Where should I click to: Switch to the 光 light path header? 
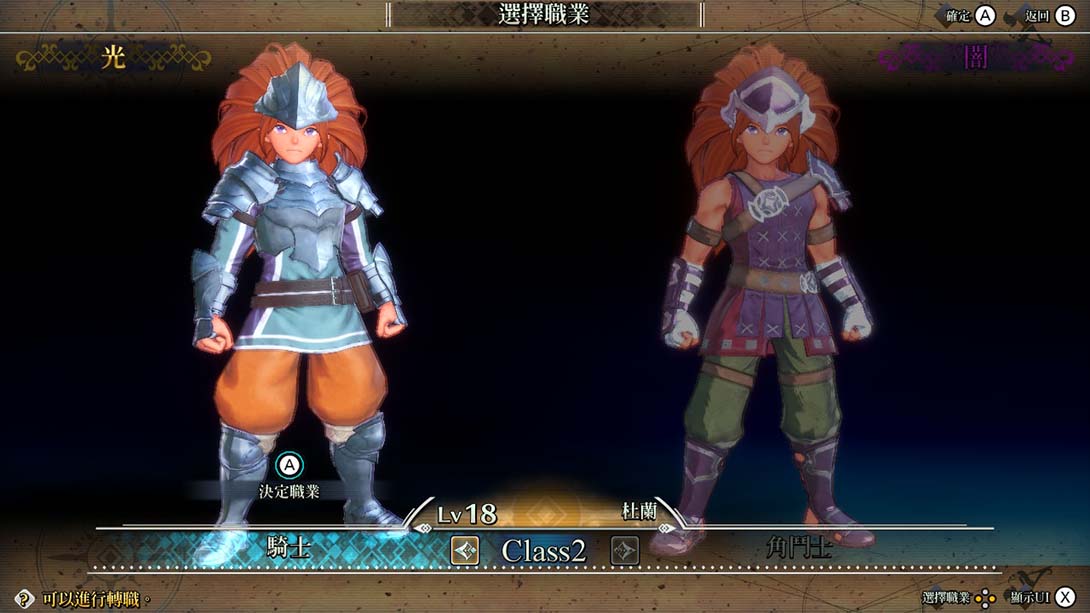tap(114, 58)
